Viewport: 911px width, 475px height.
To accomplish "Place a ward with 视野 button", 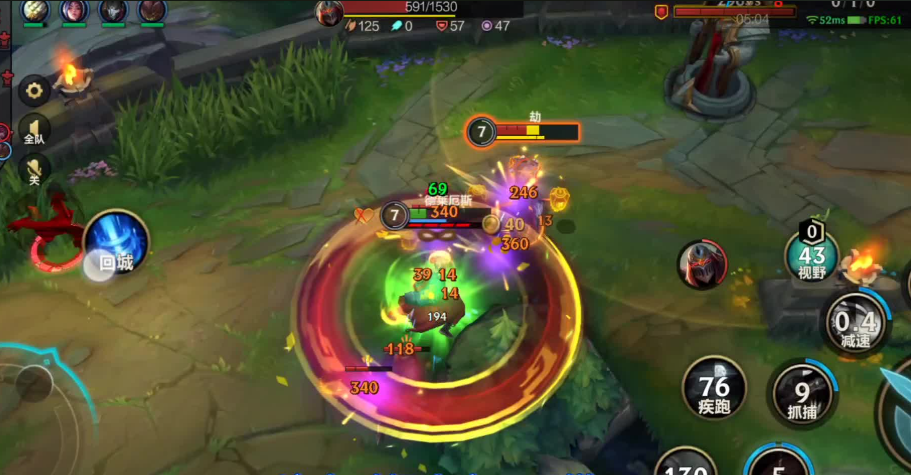I will click(x=811, y=258).
